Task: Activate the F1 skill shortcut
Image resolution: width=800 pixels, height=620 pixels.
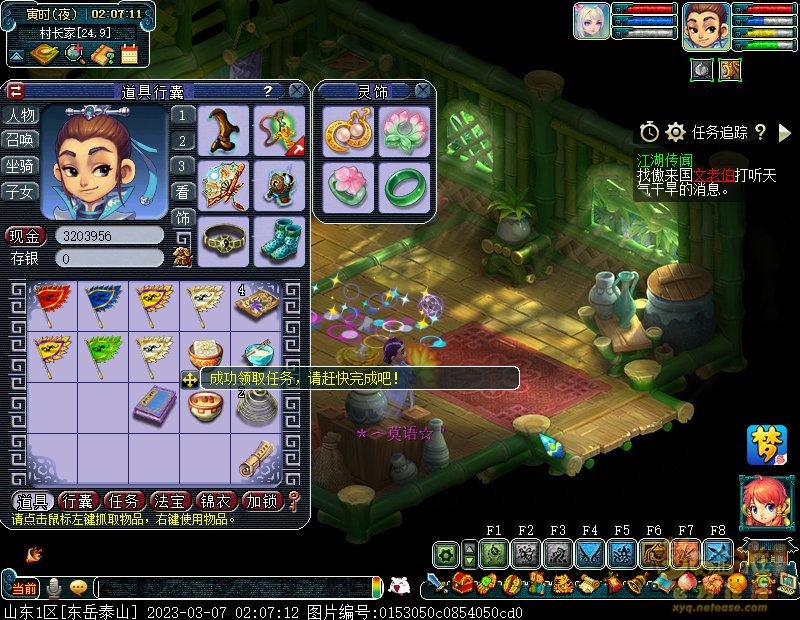Action: click(x=493, y=553)
